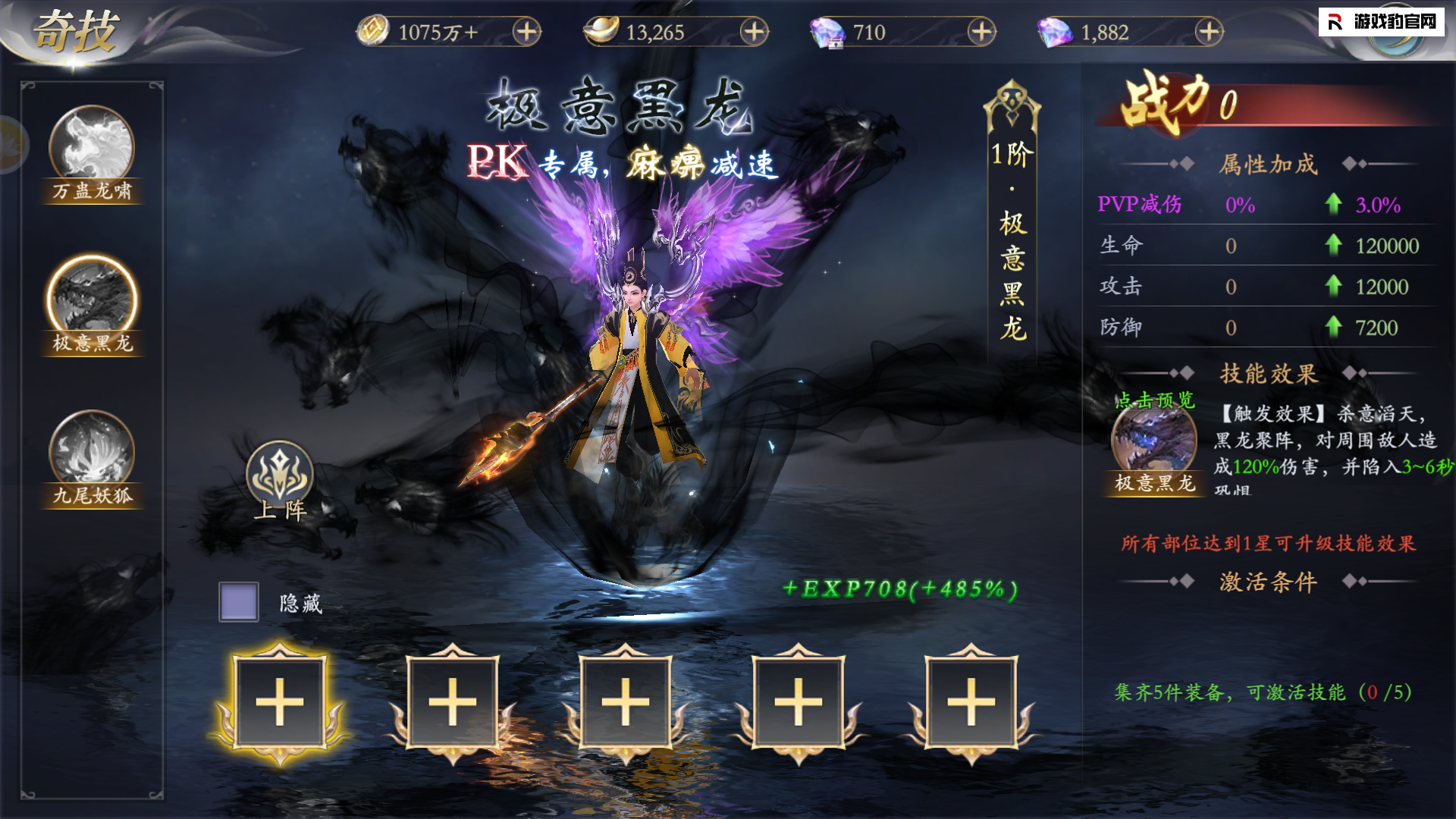Add silver ingots with the plus button
This screenshot has height=819, width=1456.
(754, 32)
